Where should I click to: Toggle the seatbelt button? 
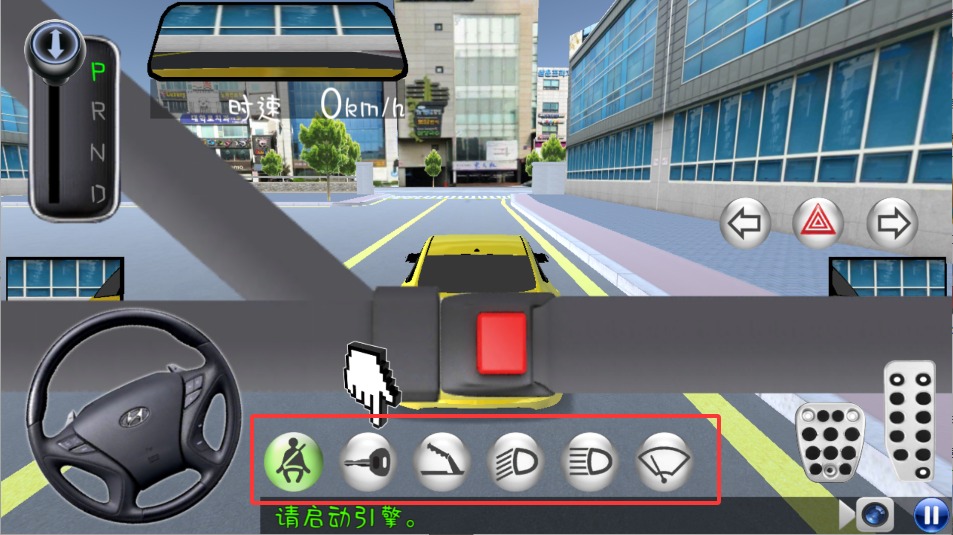[x=295, y=461]
